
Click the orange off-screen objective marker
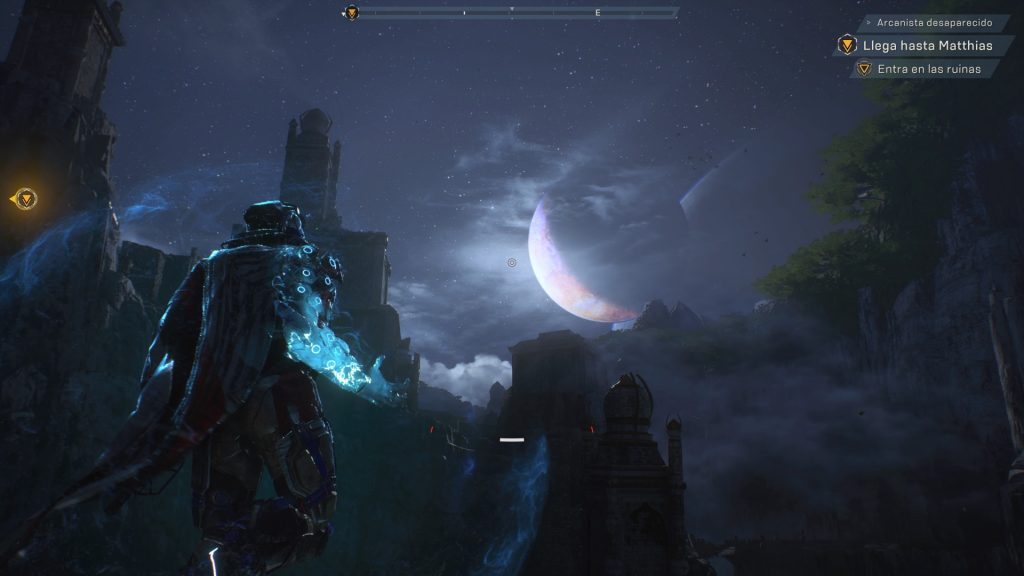(26, 198)
